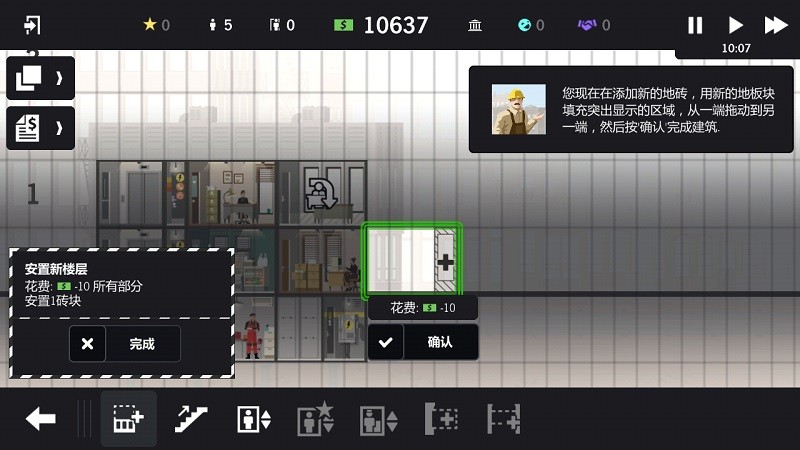Image resolution: width=800 pixels, height=450 pixels.
Task: Resume game at normal play speed
Action: [735, 25]
